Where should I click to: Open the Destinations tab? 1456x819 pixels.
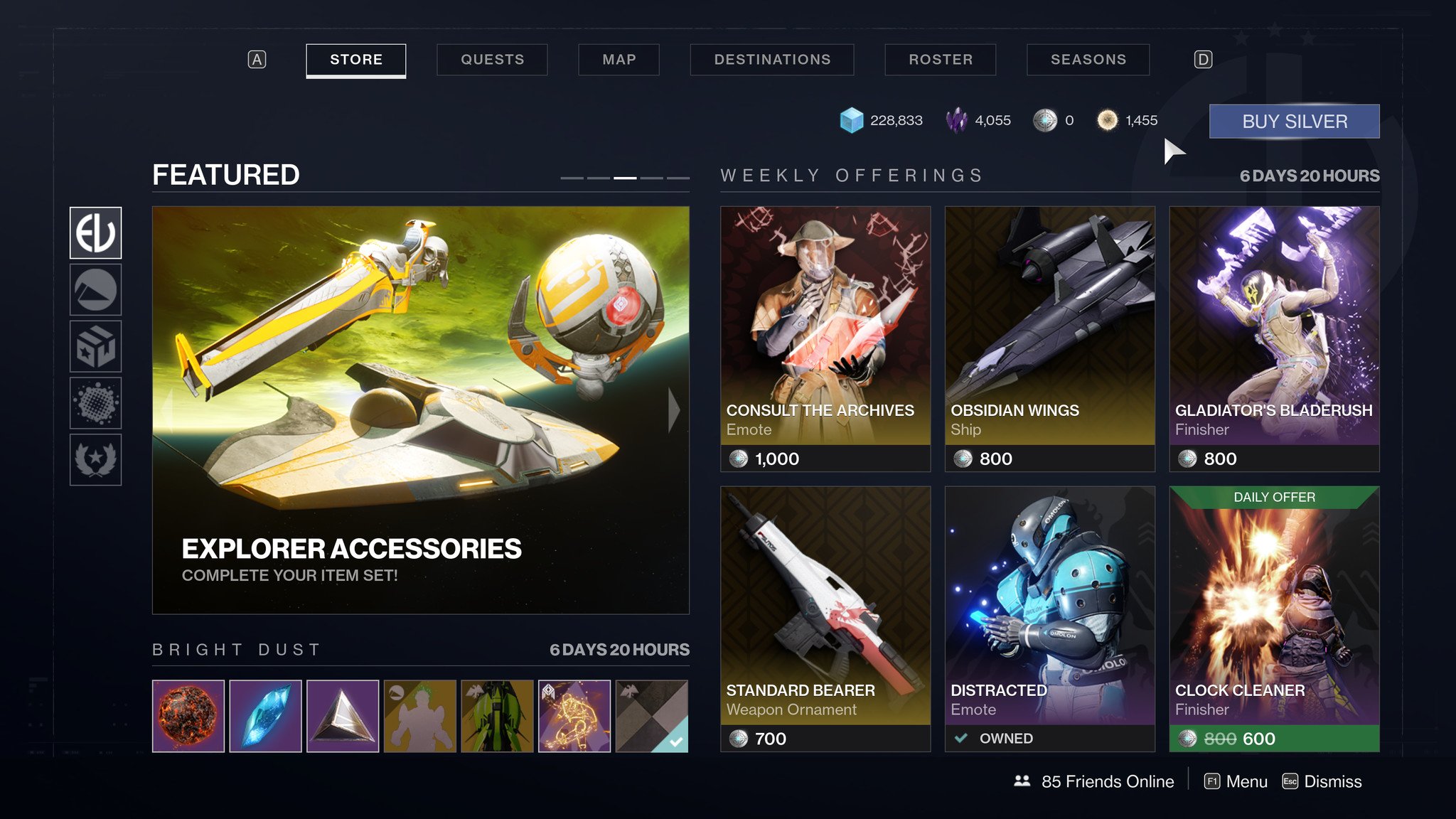click(x=772, y=60)
